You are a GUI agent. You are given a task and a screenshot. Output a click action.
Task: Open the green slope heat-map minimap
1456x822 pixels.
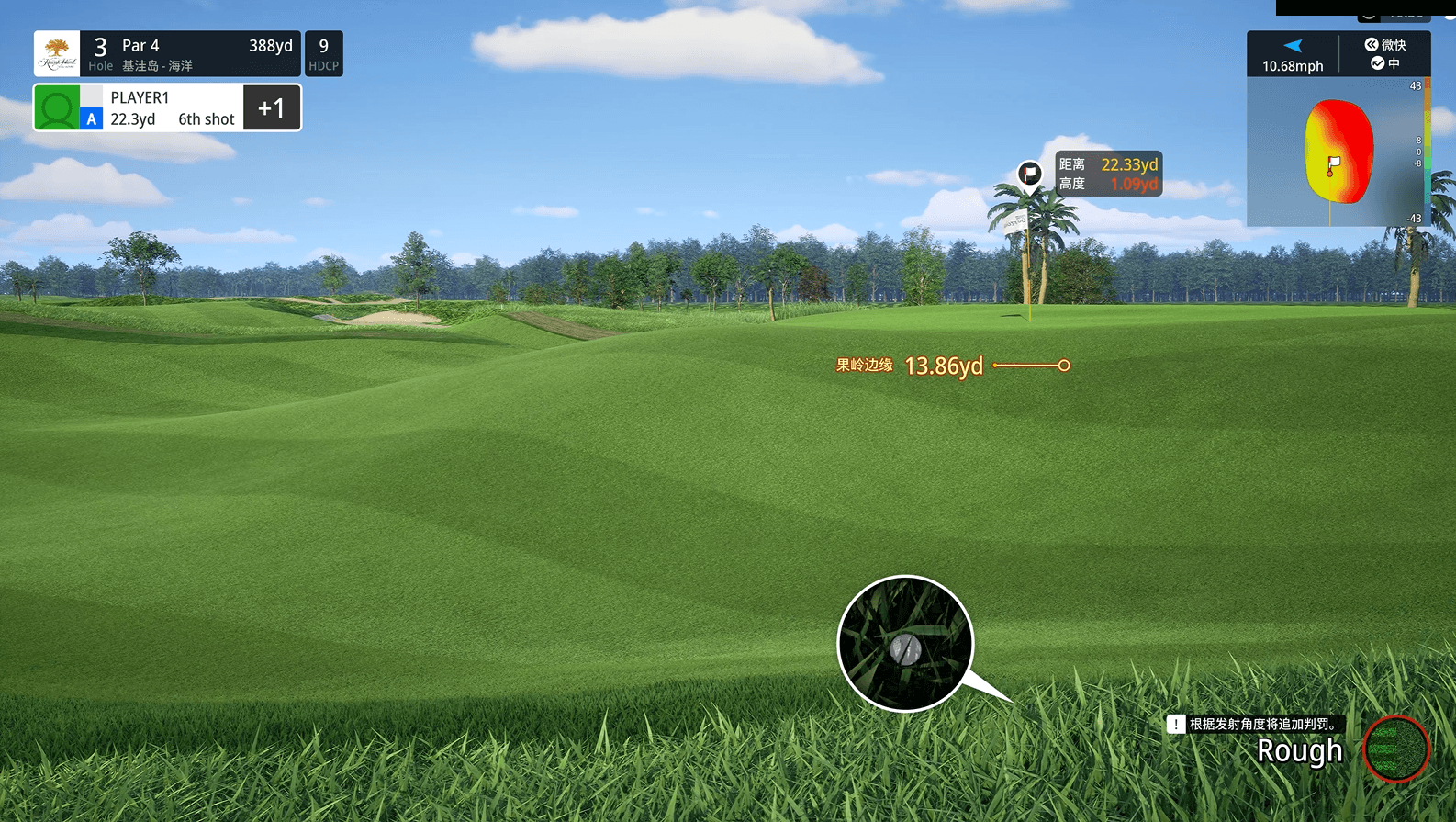pyautogui.click(x=1338, y=152)
